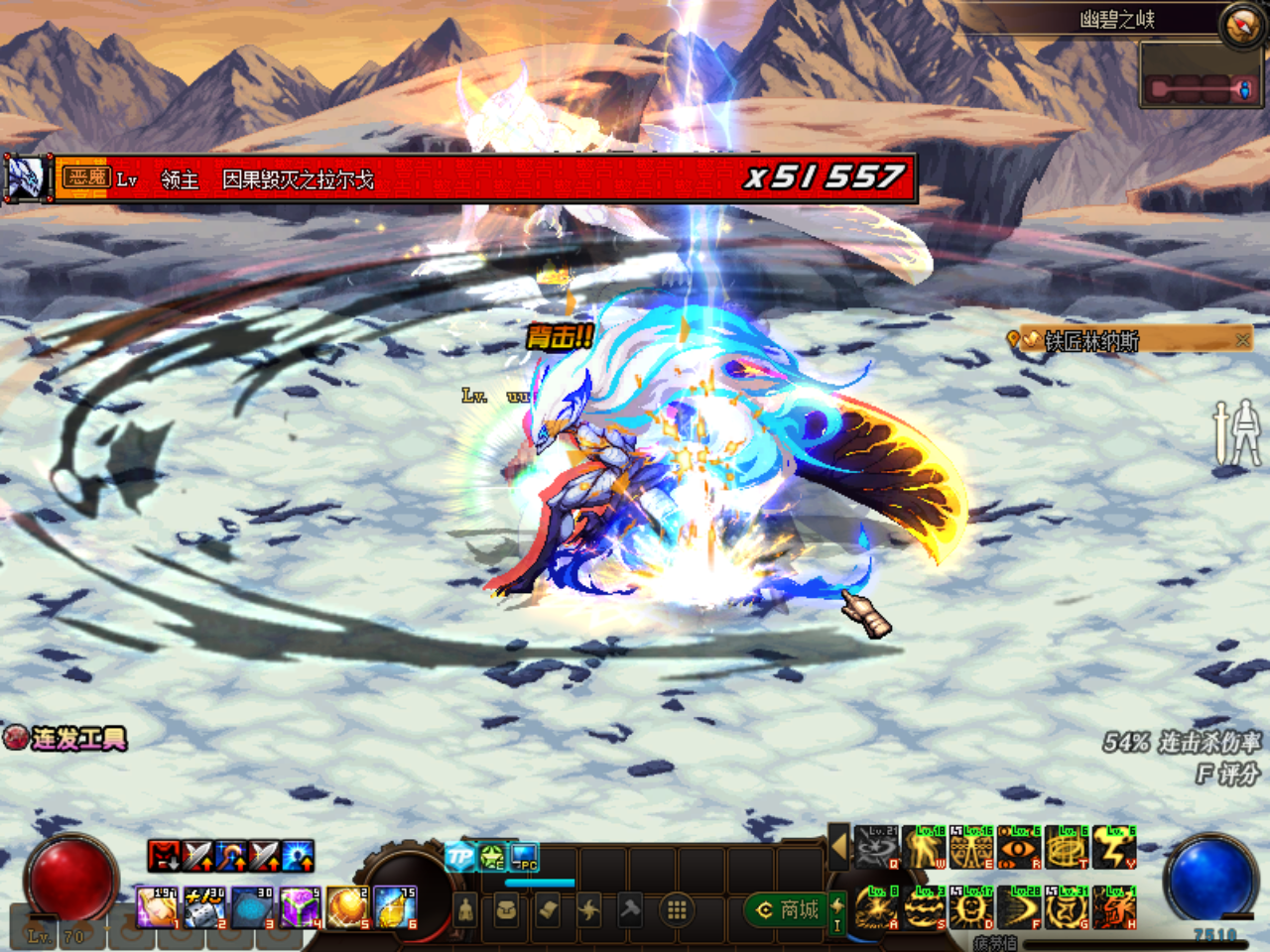Image resolution: width=1270 pixels, height=952 pixels.
Task: Activate the lightning bolt skill on Y
Action: 1114,848
